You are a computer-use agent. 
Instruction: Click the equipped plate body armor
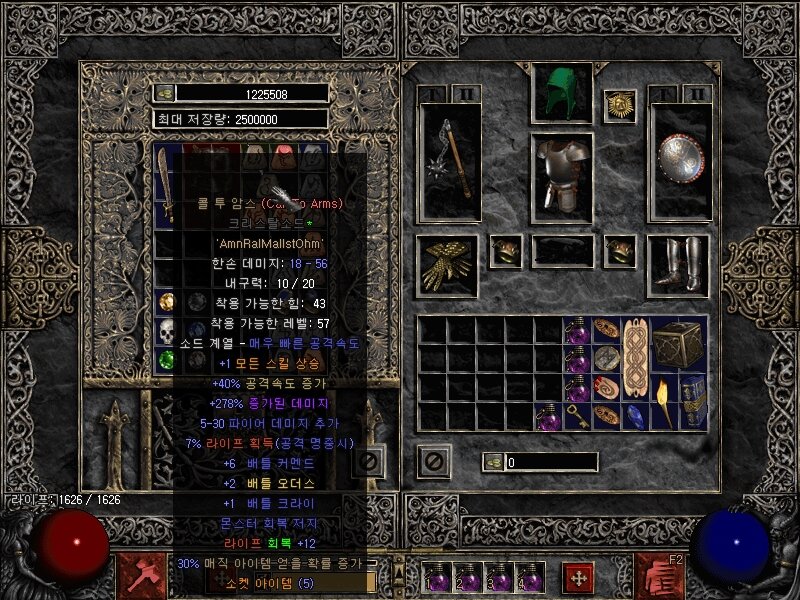(561, 175)
